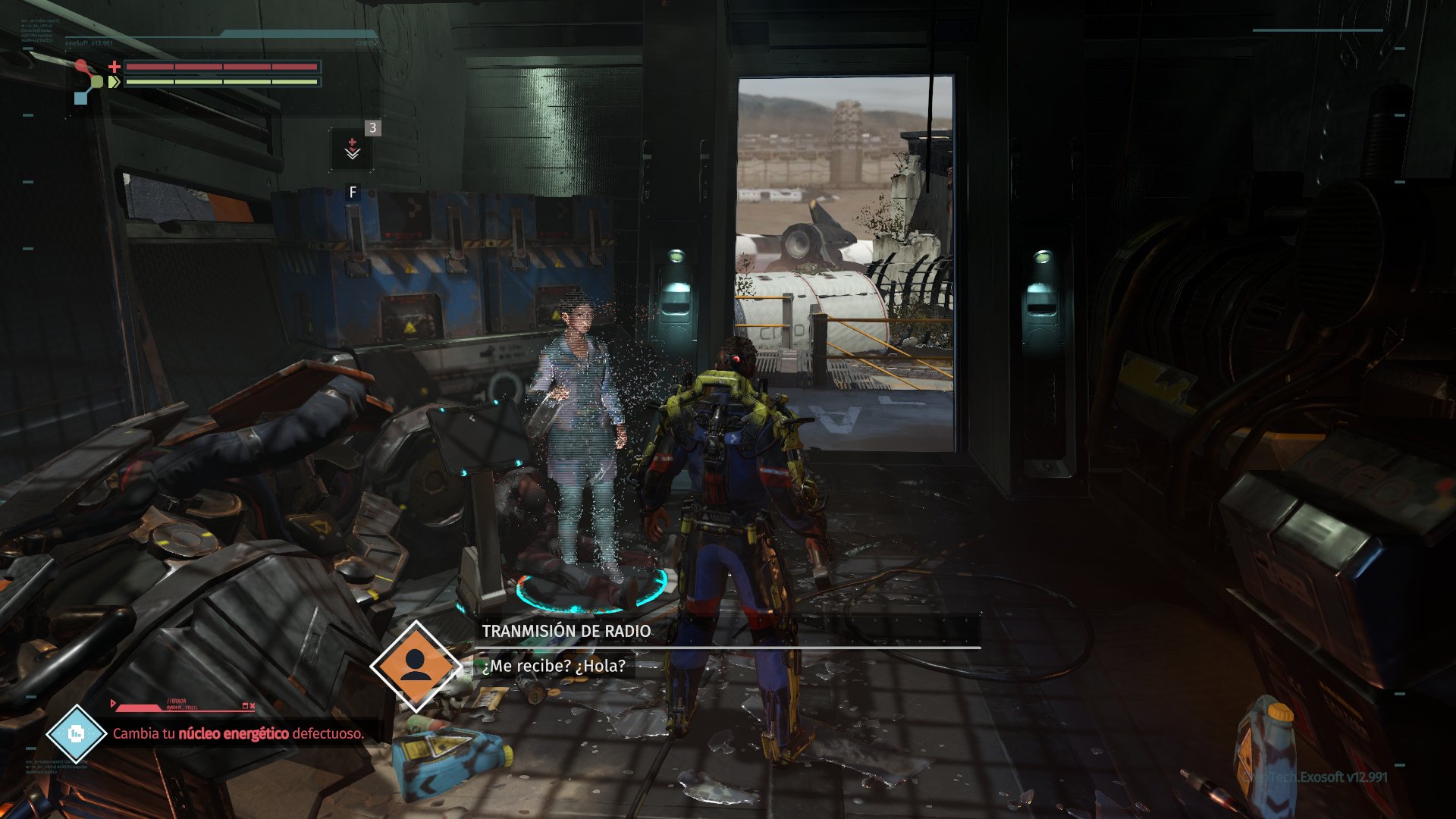Screen dimensions: 1456x819
Task: Toggle the blue square implant node
Action: (x=80, y=98)
